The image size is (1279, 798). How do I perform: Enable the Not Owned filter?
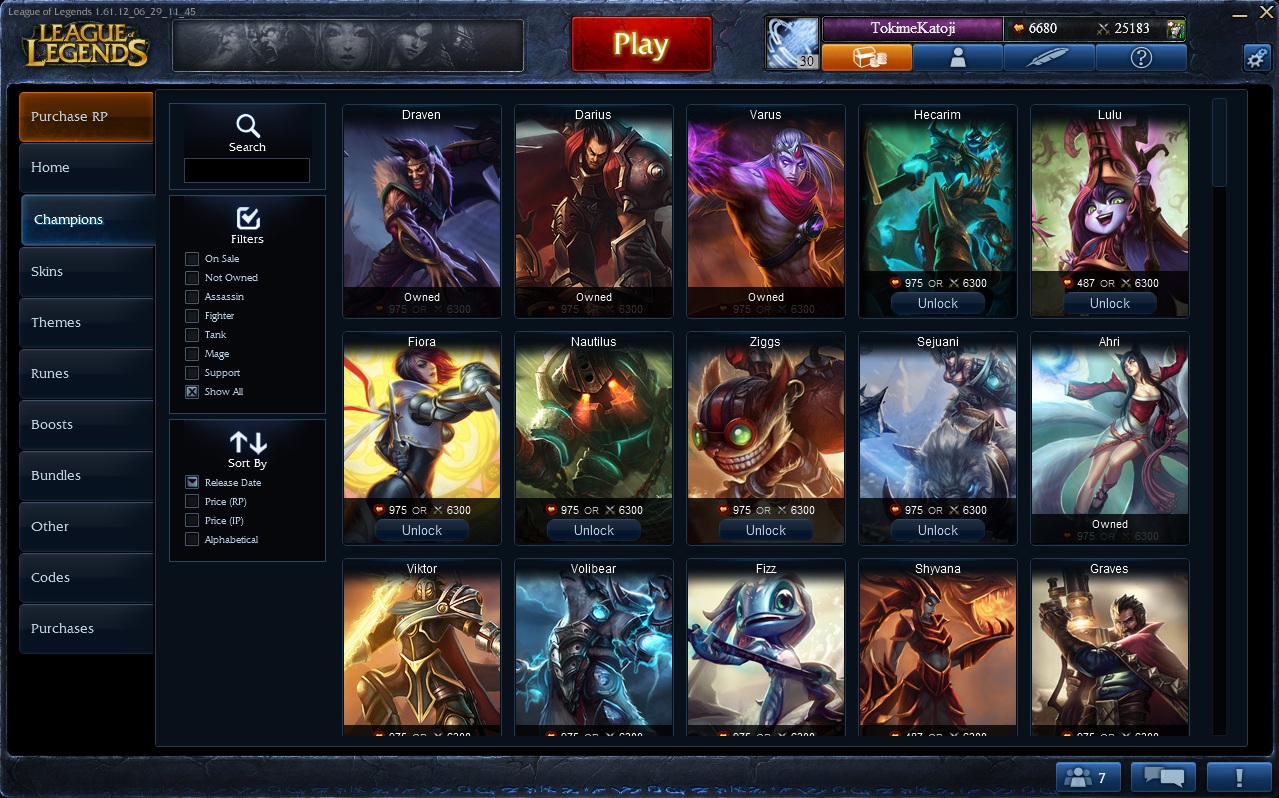(x=192, y=278)
